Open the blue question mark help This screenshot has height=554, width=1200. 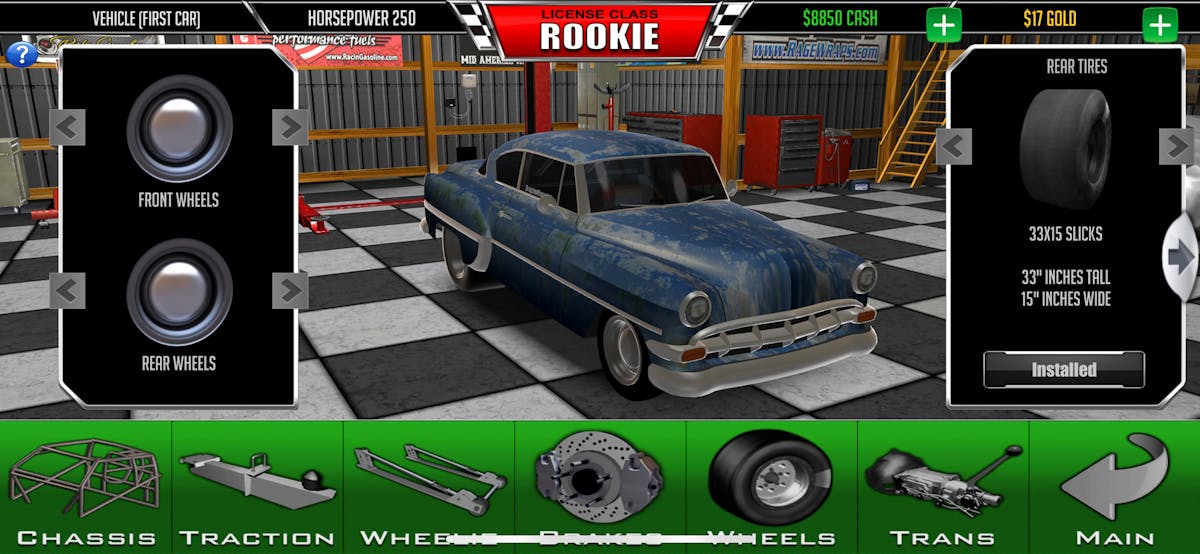tap(20, 54)
